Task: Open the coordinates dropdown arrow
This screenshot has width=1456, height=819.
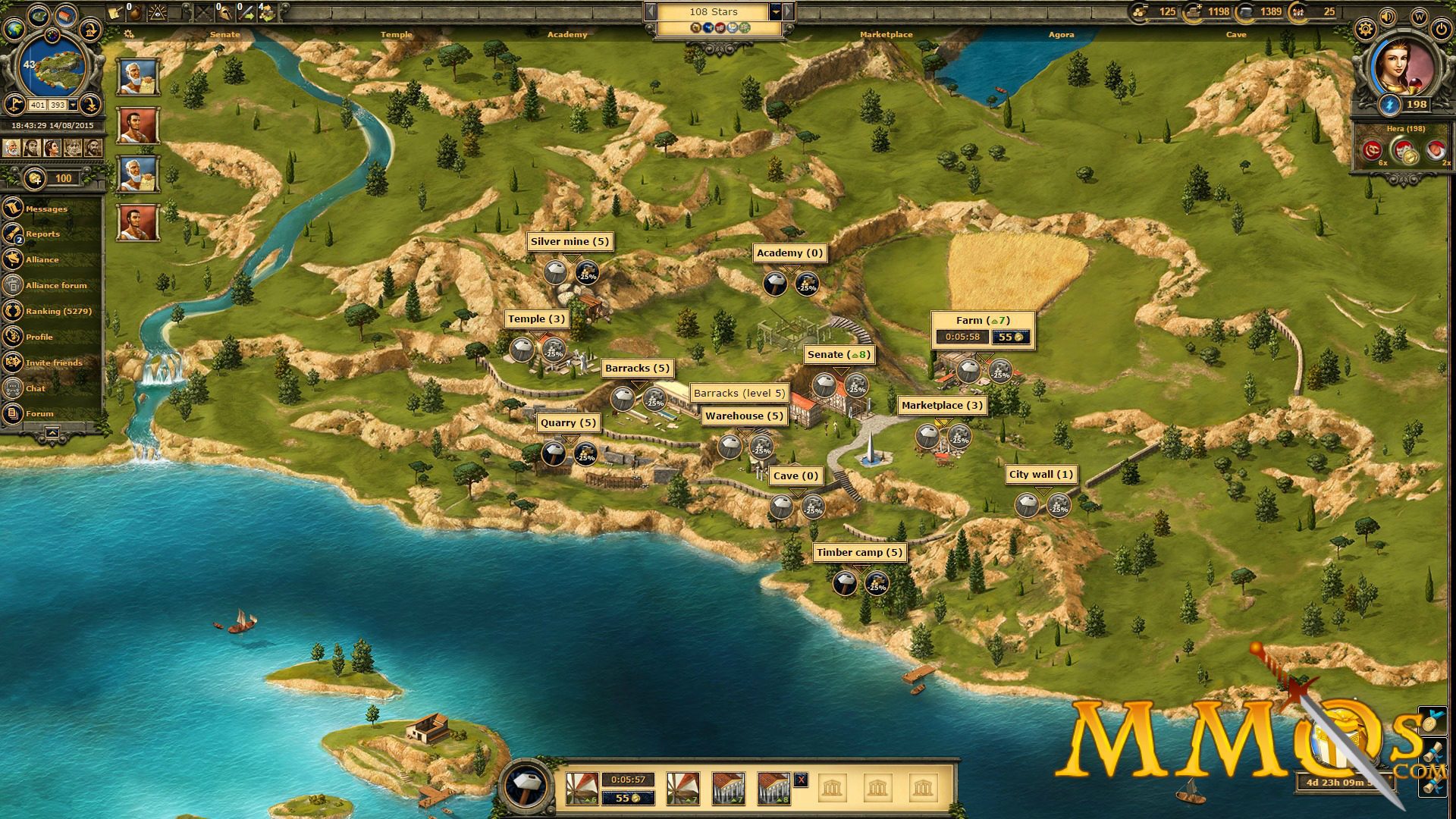Action: 73,105
